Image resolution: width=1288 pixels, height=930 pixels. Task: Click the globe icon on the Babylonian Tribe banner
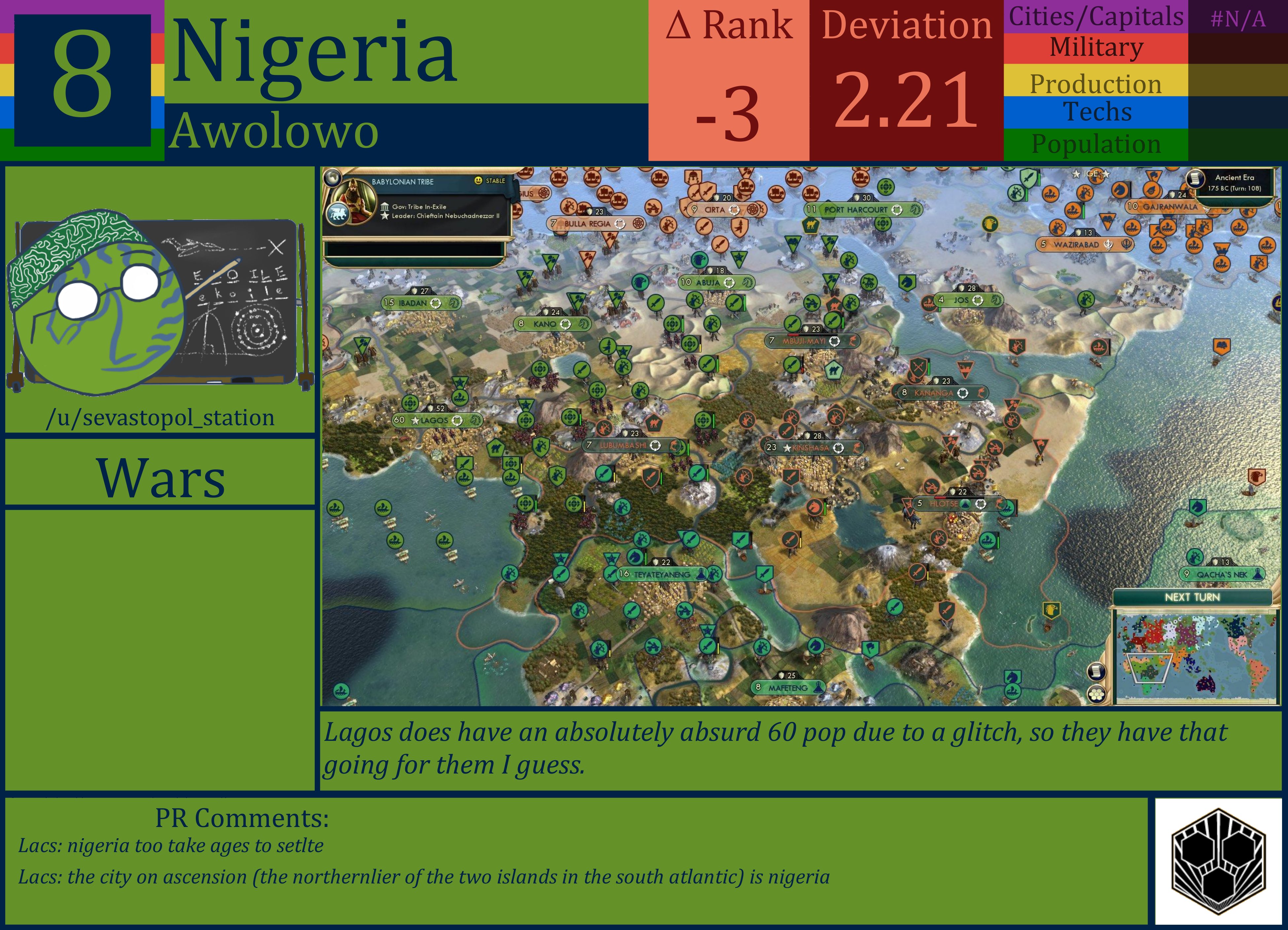pyautogui.click(x=333, y=177)
